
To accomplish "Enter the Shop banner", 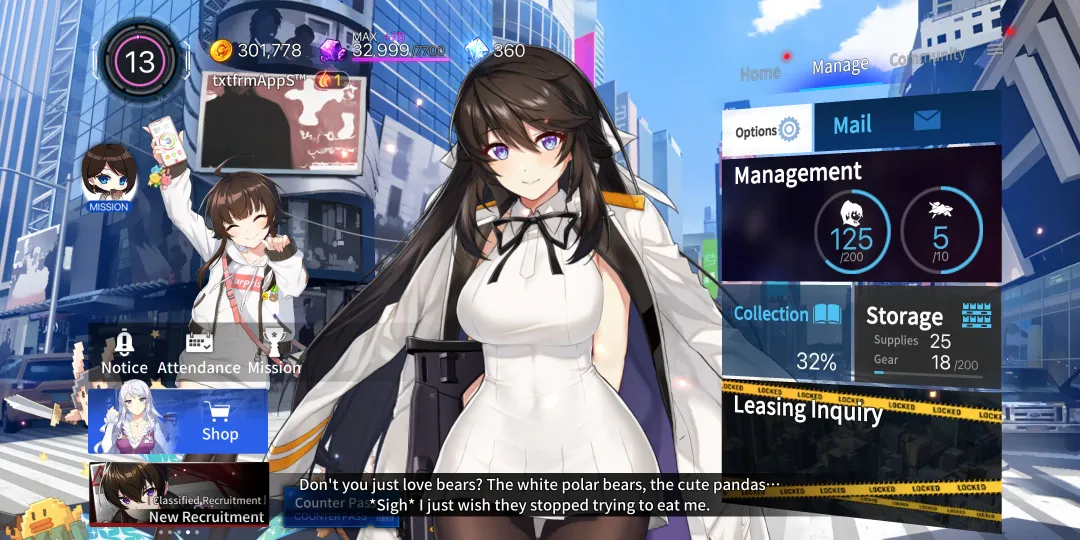I will pos(178,422).
